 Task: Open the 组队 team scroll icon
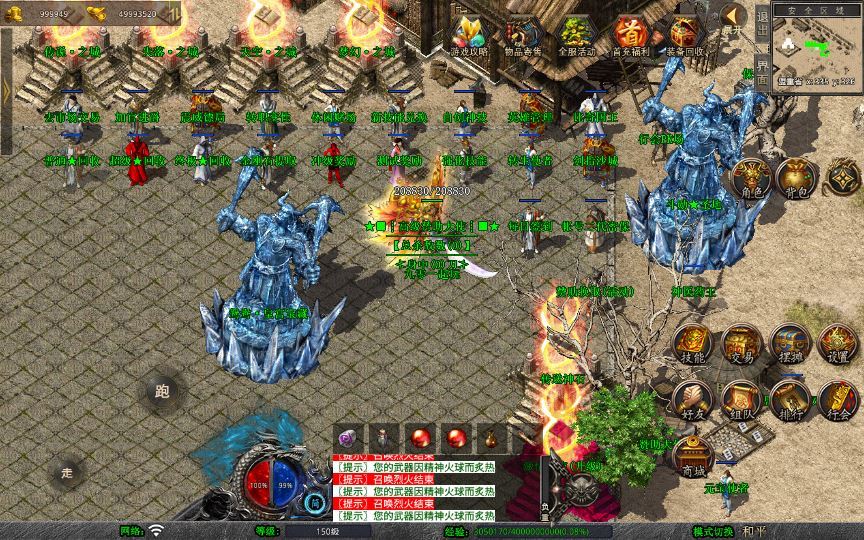[740, 399]
